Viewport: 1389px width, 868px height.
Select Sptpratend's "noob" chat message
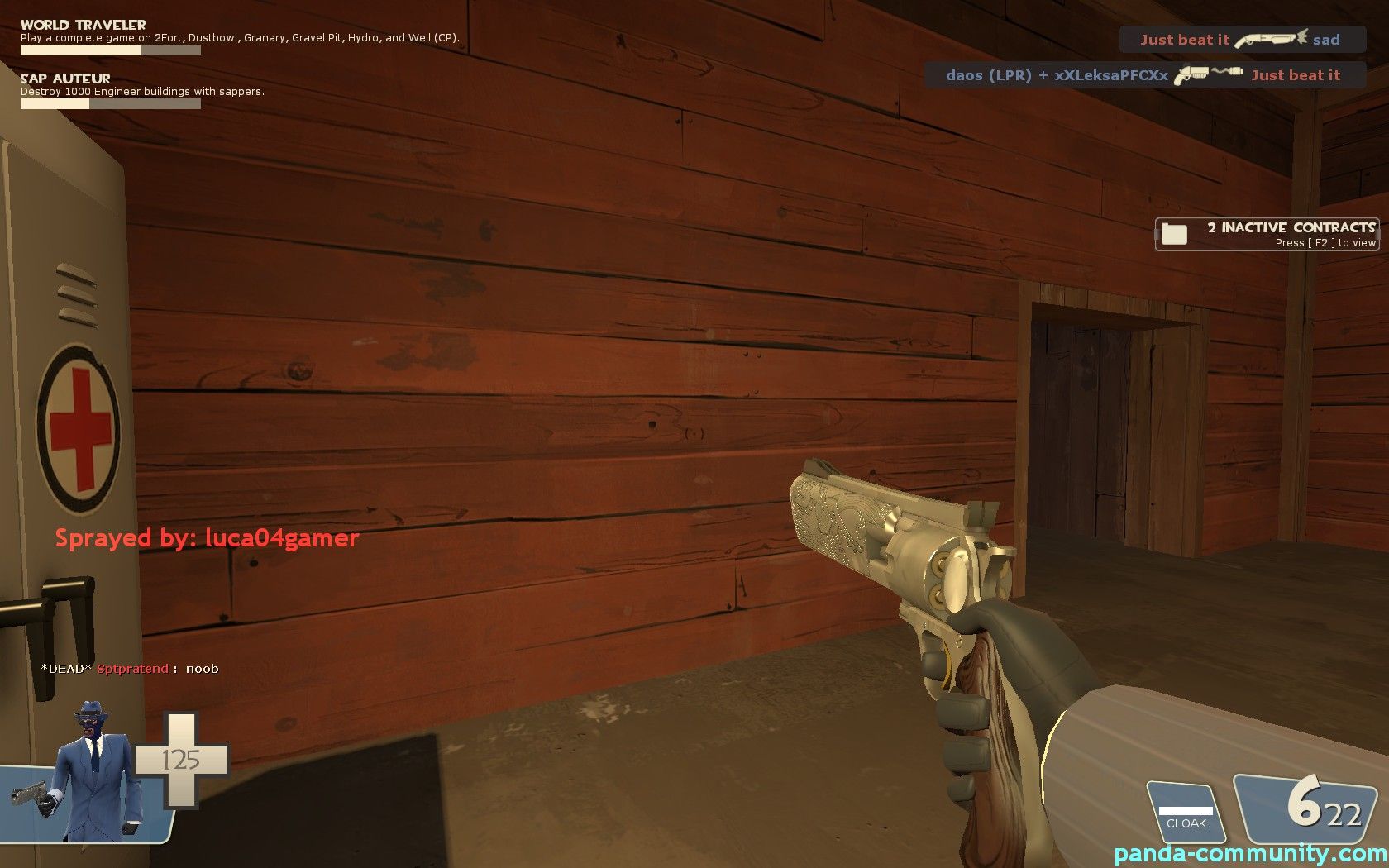(130, 669)
